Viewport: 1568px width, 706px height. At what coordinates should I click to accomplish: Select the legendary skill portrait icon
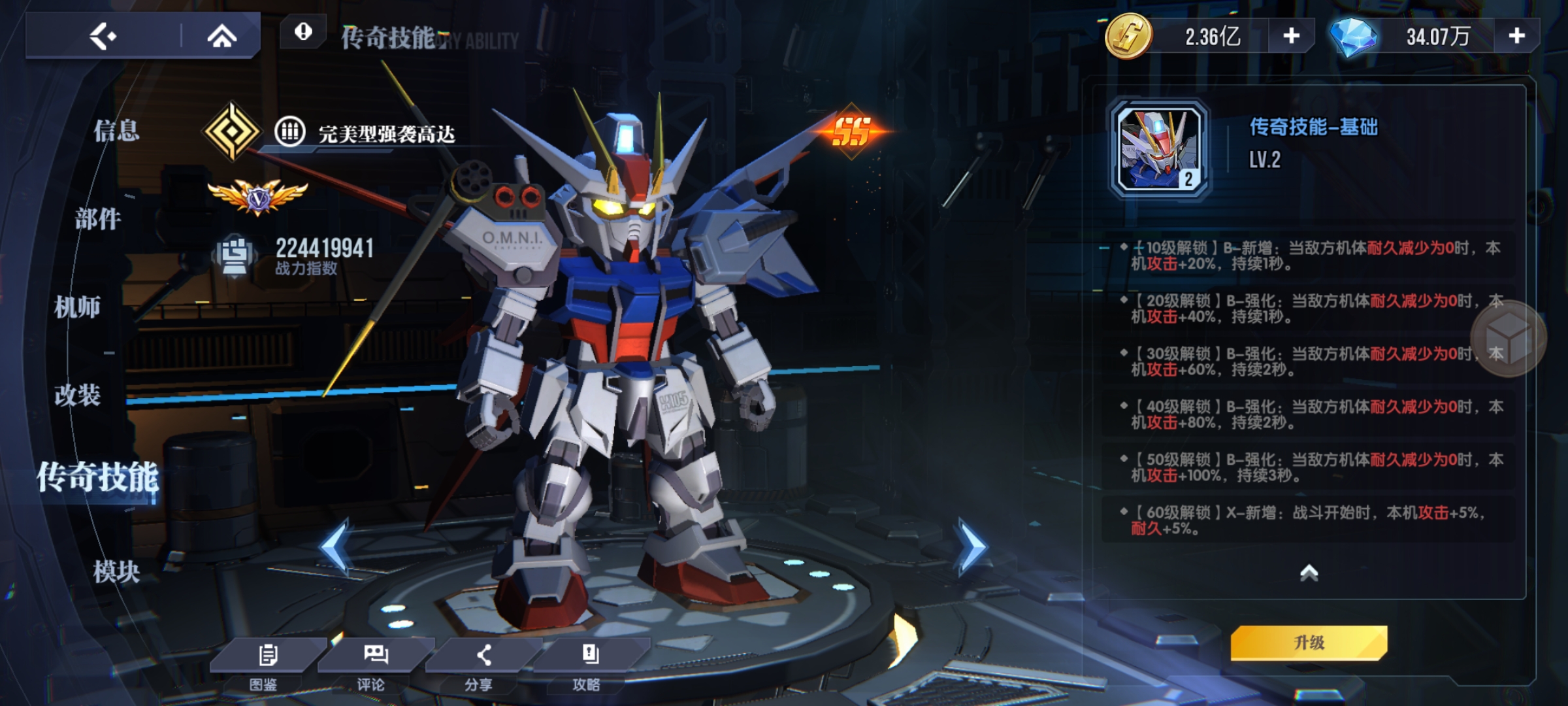[1160, 149]
